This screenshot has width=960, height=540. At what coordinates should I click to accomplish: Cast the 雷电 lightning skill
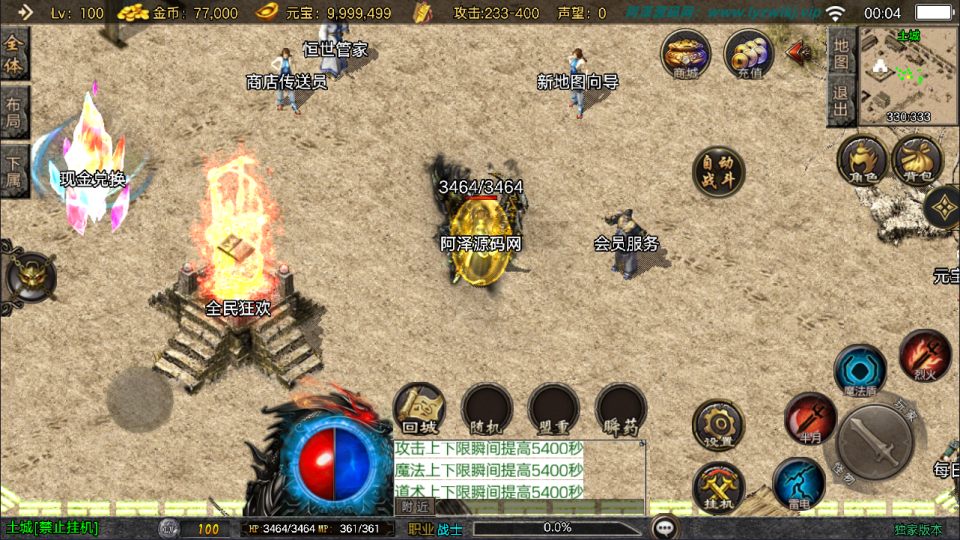(x=798, y=483)
